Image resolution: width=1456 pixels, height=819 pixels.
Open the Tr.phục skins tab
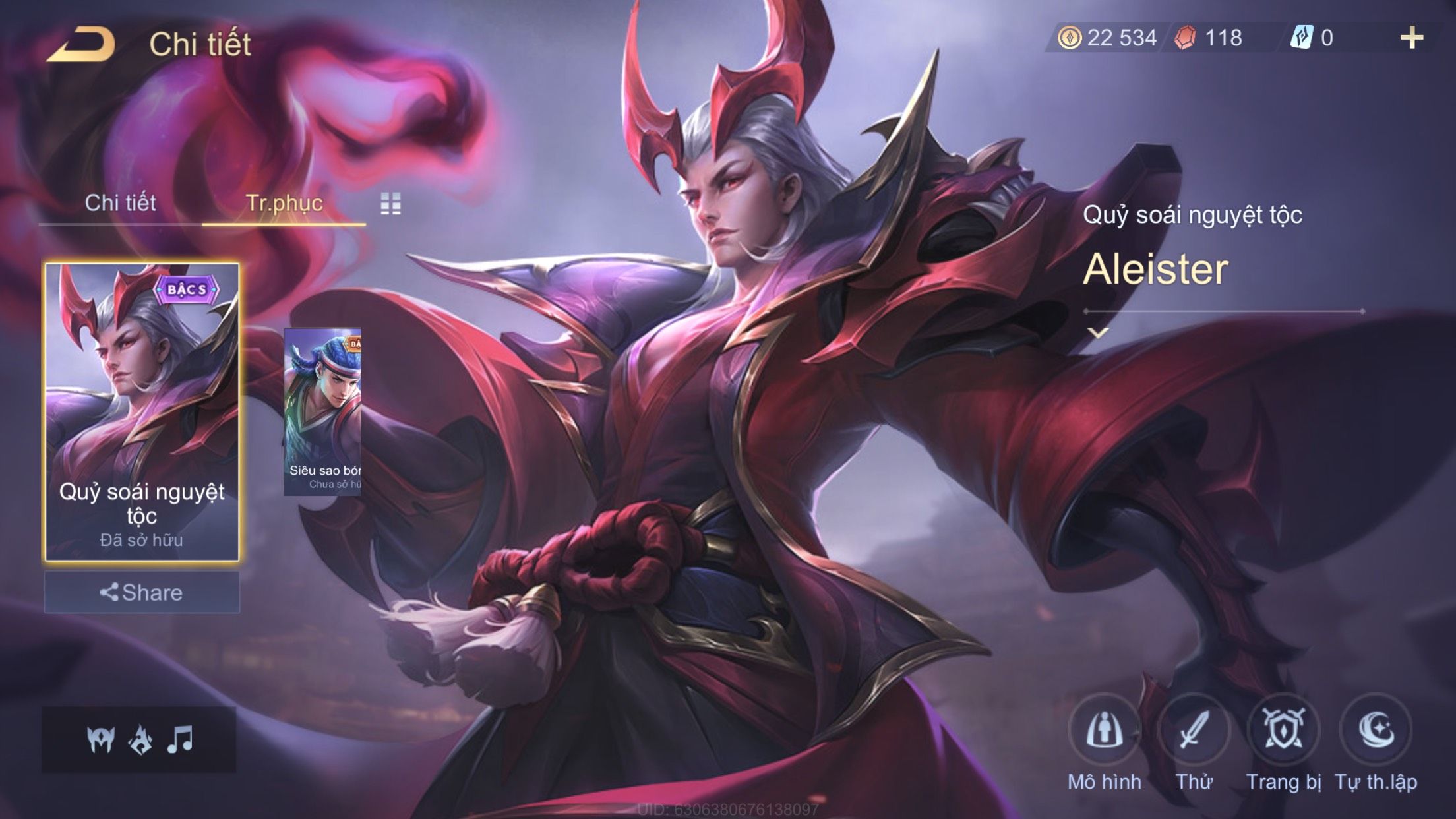pyautogui.click(x=284, y=203)
